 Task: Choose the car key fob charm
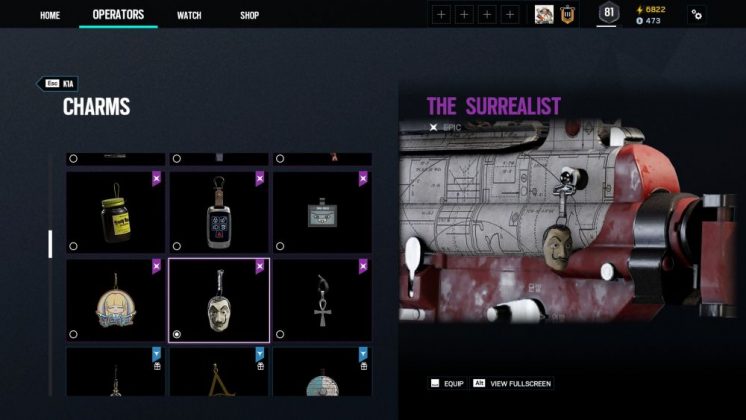(219, 212)
